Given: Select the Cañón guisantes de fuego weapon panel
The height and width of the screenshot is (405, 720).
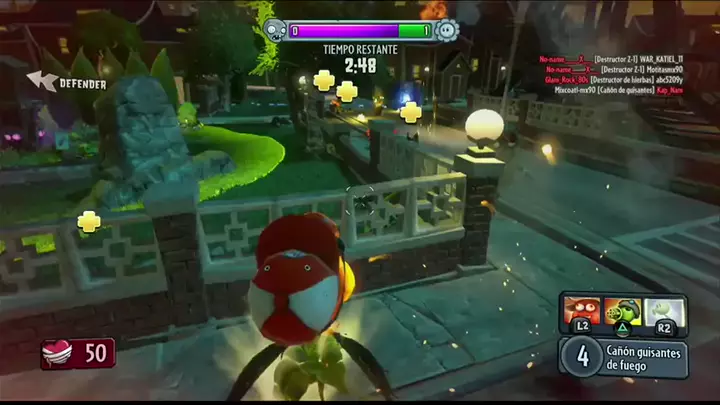Looking at the screenshot, I should point(624,358).
